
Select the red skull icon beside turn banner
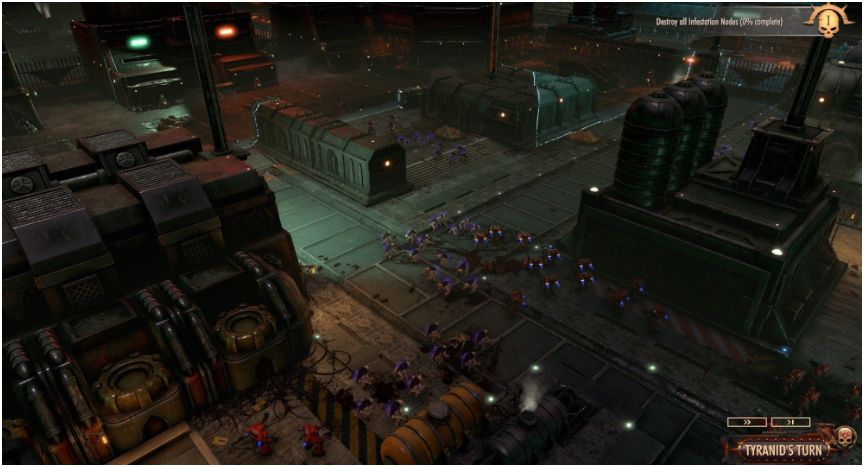[x=845, y=437]
